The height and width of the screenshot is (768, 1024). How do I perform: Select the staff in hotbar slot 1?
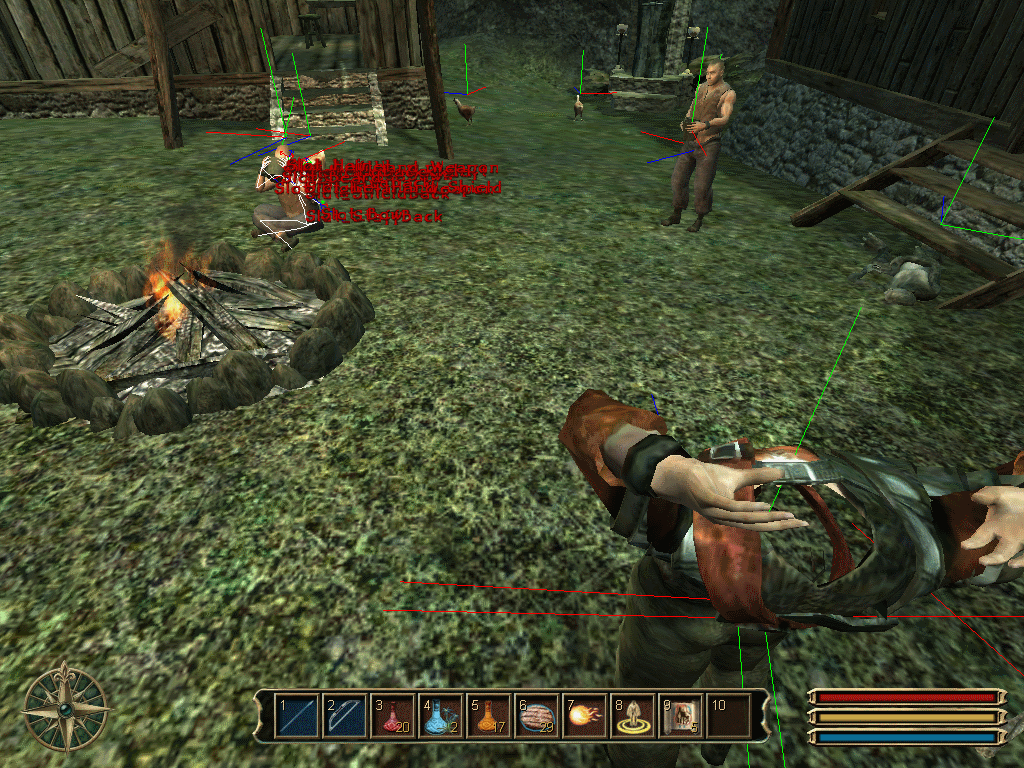pyautogui.click(x=297, y=716)
